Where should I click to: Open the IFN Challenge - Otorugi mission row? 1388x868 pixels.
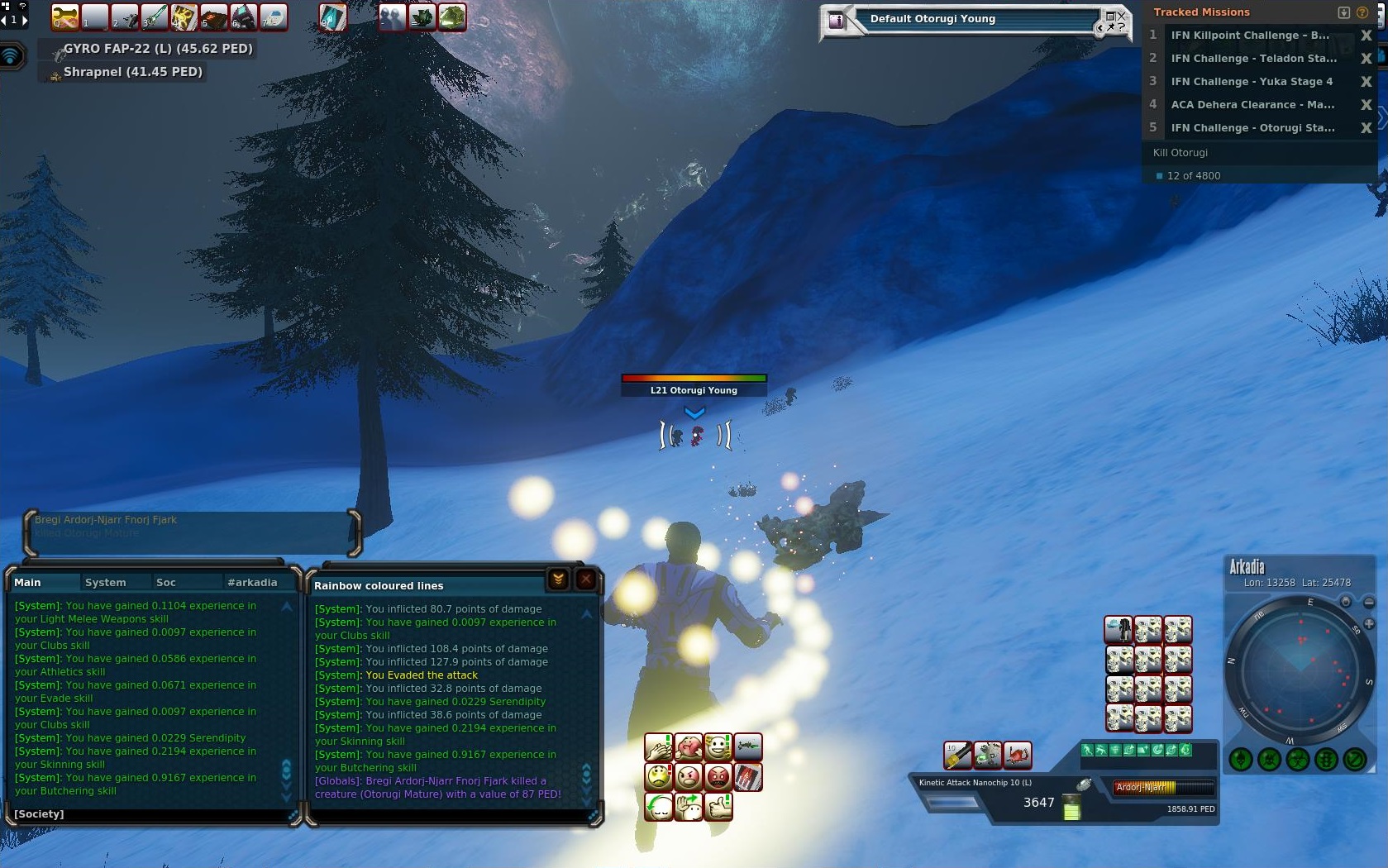click(1252, 128)
